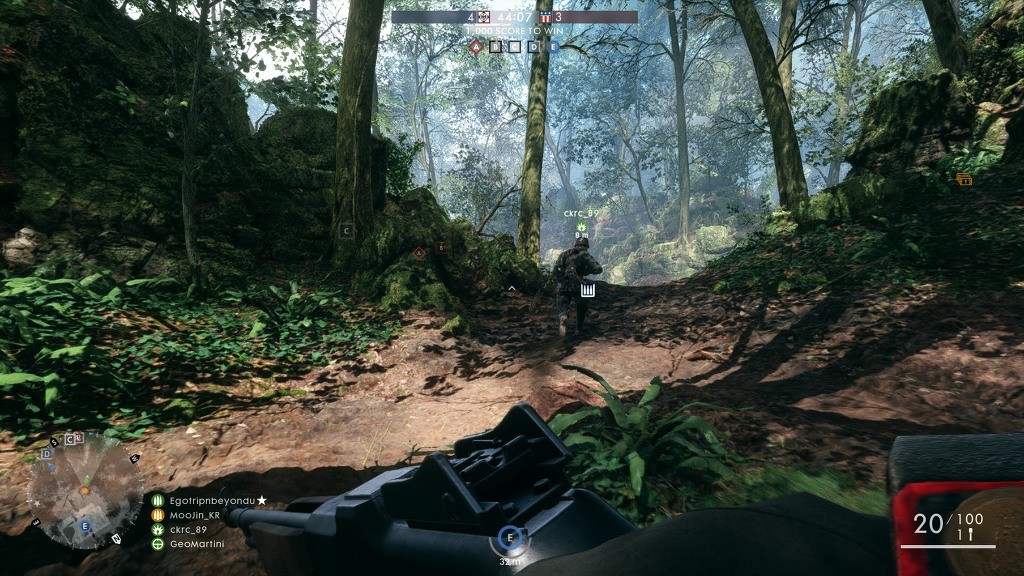Viewport: 1024px width, 576px height.
Task: Select objective B flag in the top bar
Action: pos(495,46)
